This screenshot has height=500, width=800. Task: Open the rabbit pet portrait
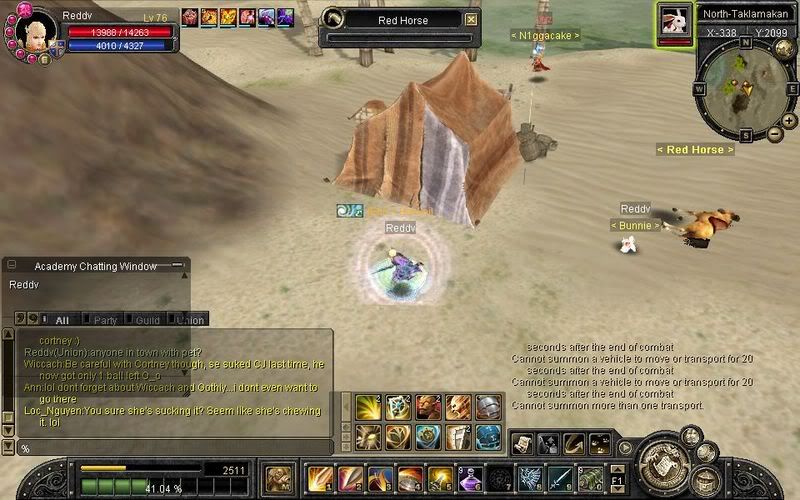675,20
